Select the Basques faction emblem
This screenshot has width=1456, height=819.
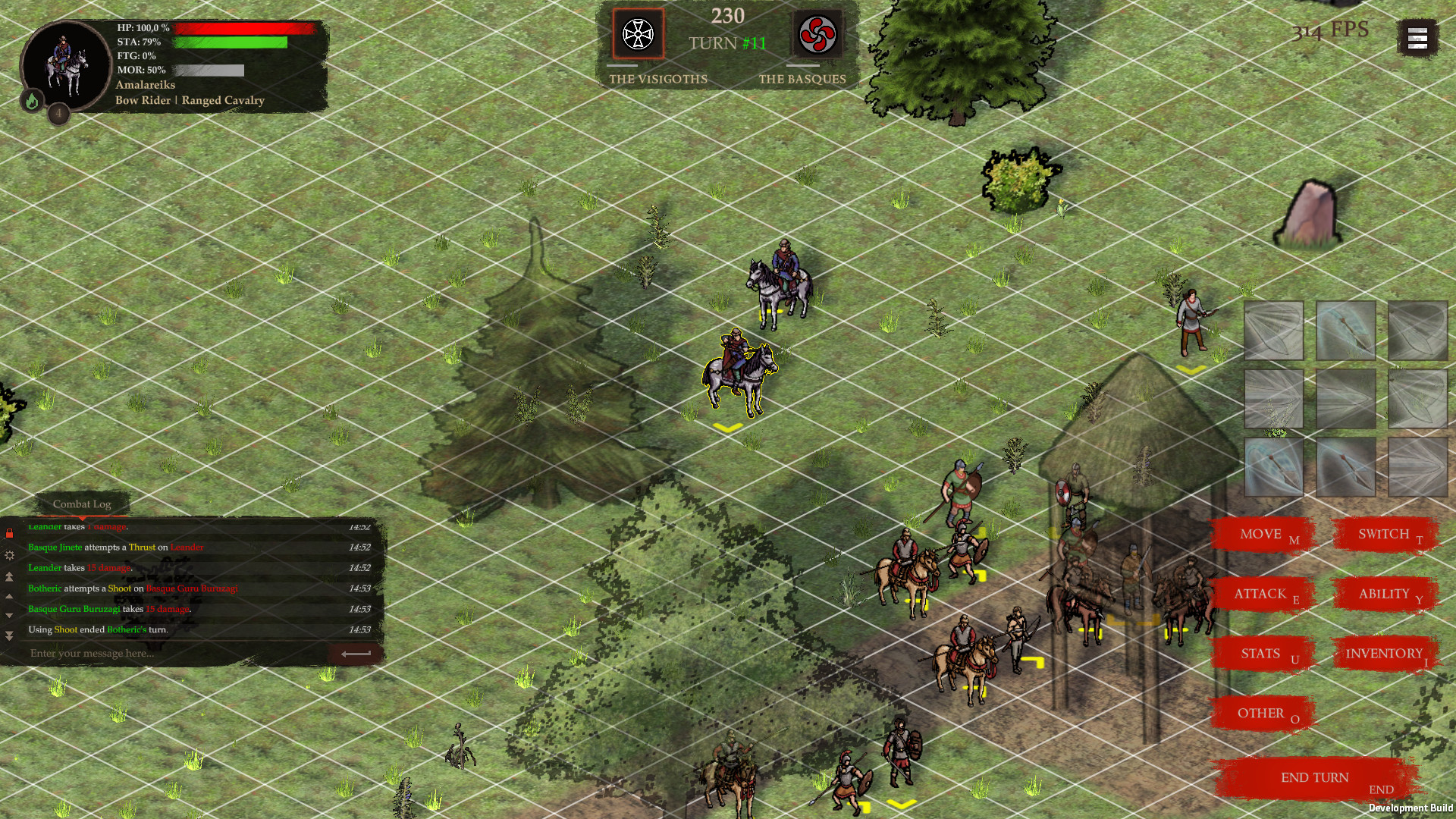point(817,34)
